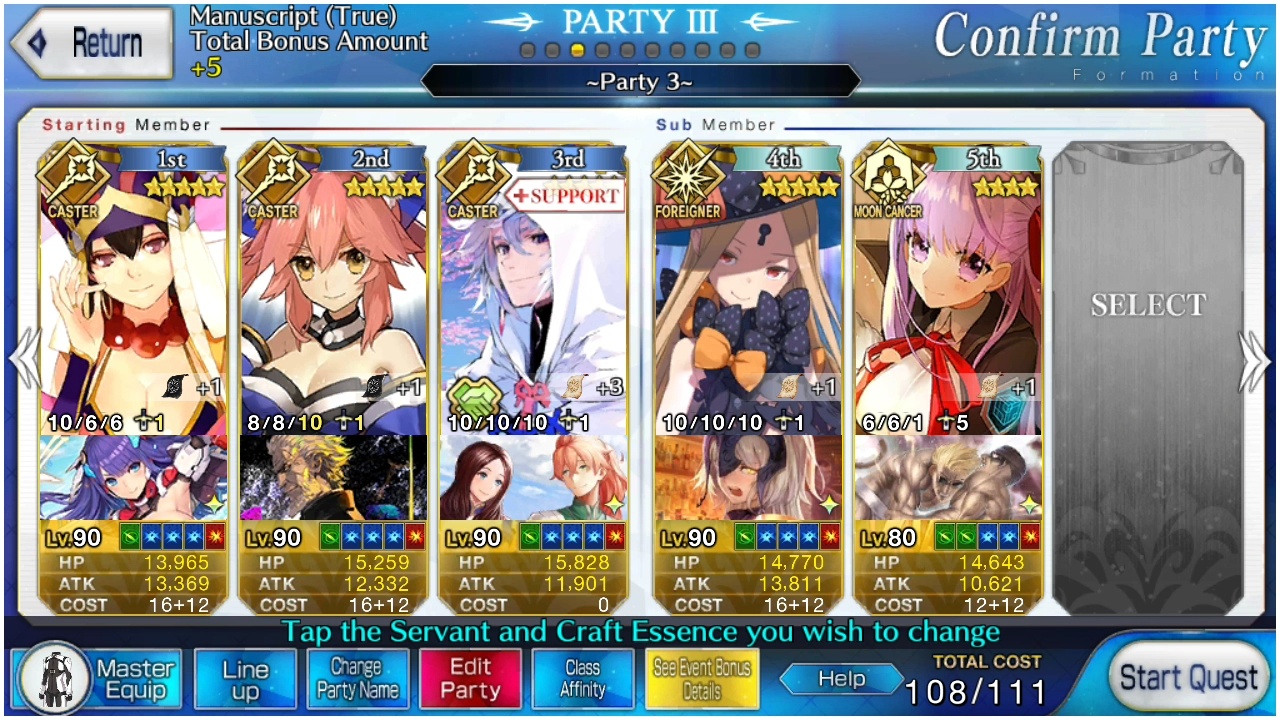Open the ~Party 3~ name banner
The image size is (1280, 720).
pyautogui.click(x=639, y=82)
